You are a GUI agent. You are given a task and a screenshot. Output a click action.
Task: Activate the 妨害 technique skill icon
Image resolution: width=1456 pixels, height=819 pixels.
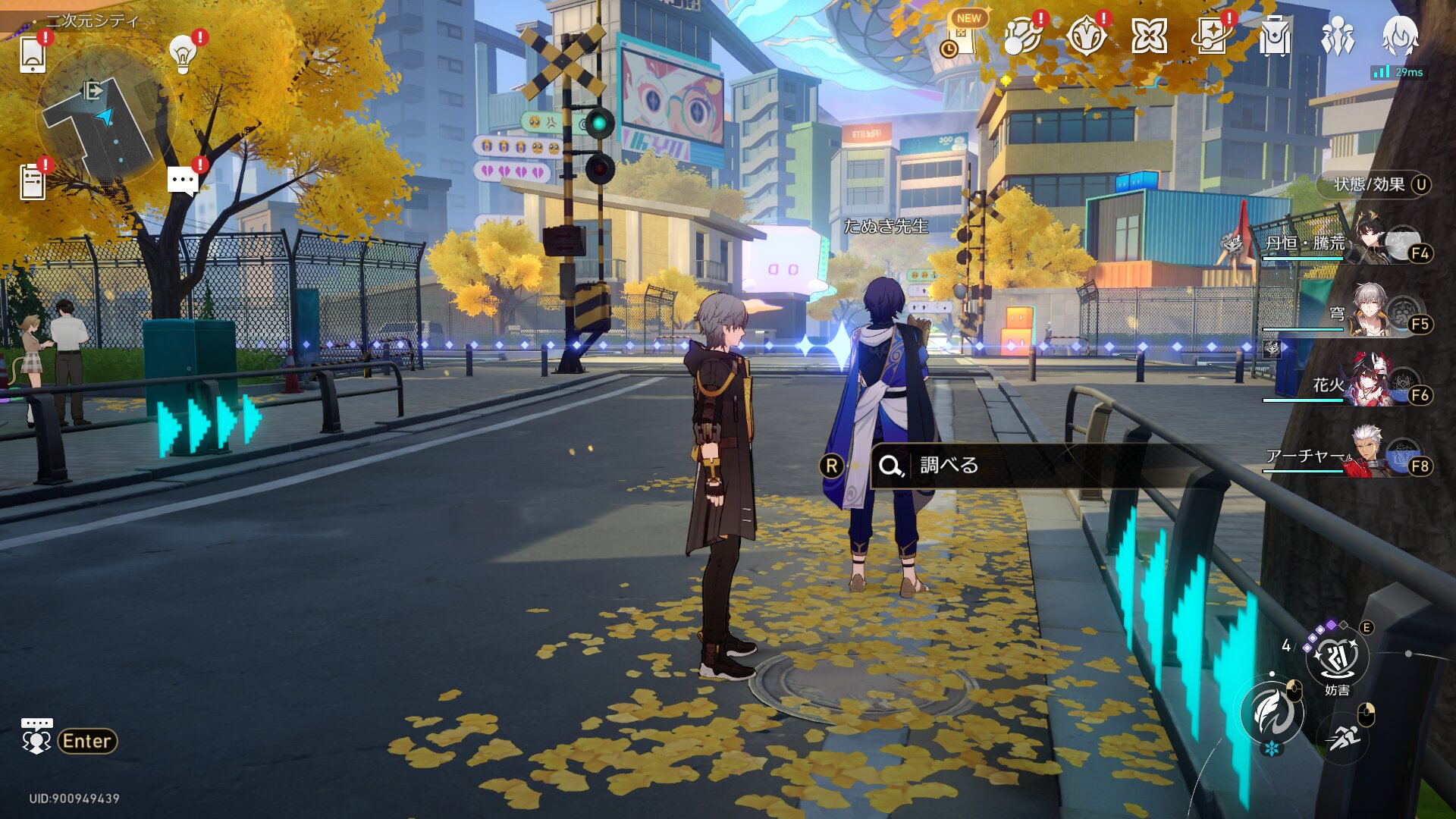[1337, 657]
